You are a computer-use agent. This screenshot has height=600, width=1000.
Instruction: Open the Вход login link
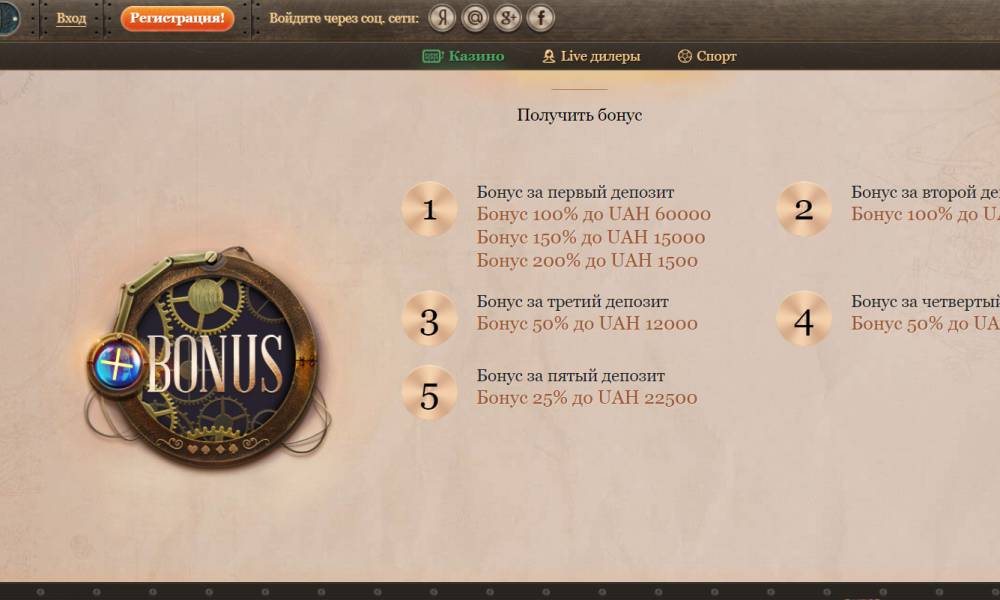tap(71, 18)
